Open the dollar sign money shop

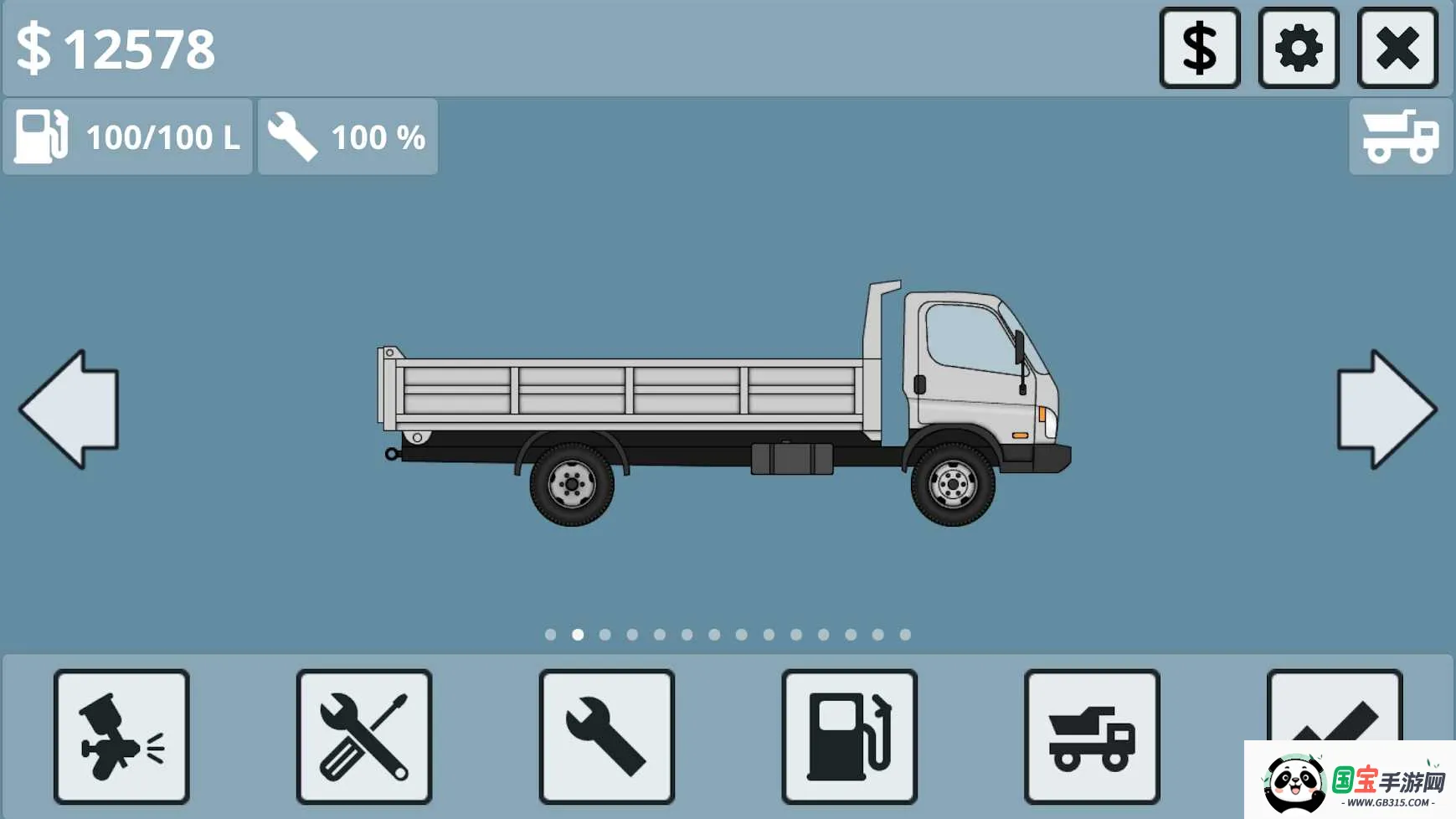point(1199,48)
